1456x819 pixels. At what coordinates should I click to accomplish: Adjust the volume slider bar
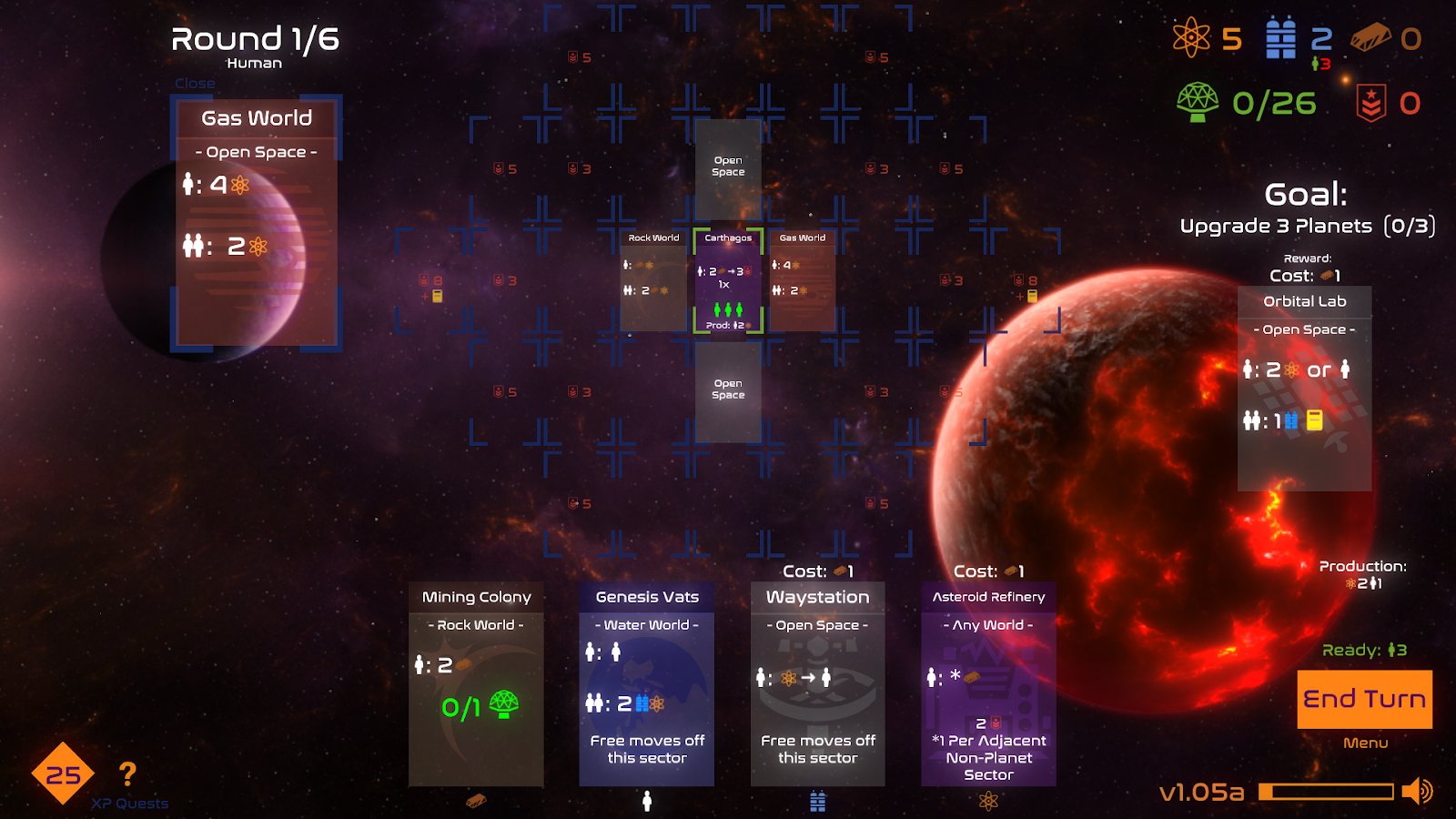coord(1326,792)
